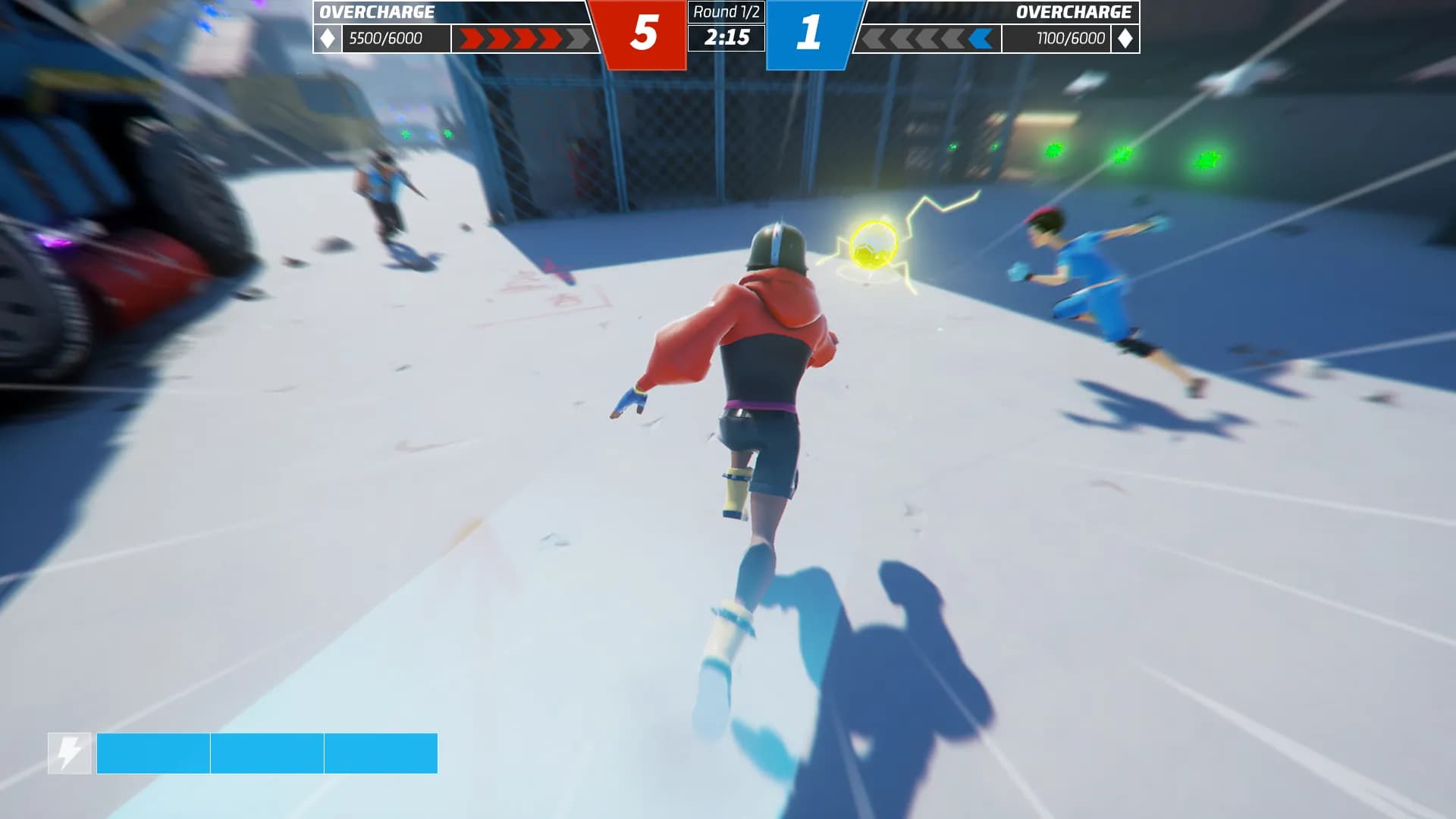1456x819 pixels.
Task: Expand the Round 1/2 indicator
Action: (726, 11)
